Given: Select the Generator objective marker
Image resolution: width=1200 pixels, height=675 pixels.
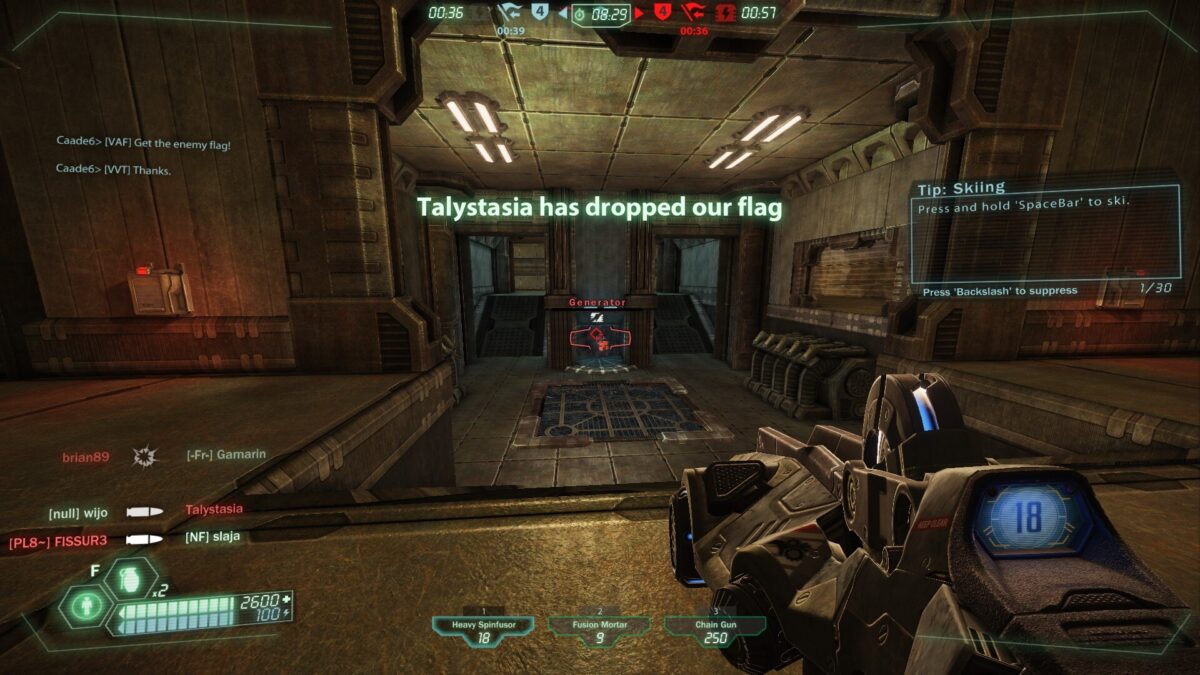Looking at the screenshot, I should (597, 336).
